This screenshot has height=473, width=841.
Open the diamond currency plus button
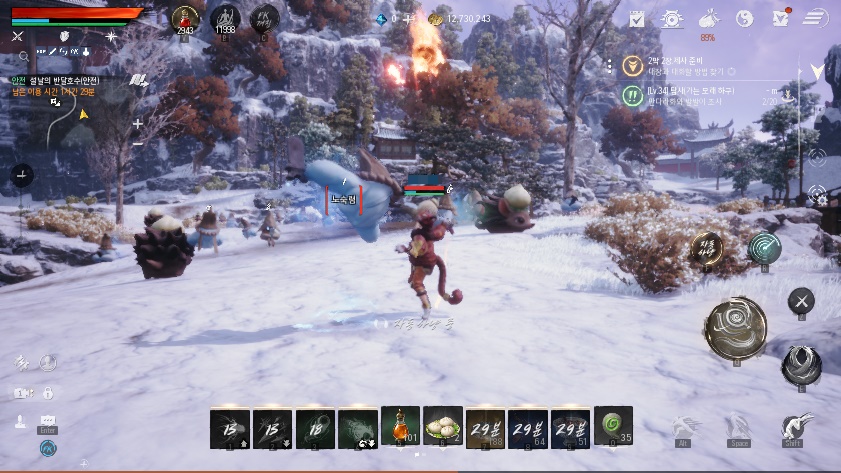click(x=407, y=19)
